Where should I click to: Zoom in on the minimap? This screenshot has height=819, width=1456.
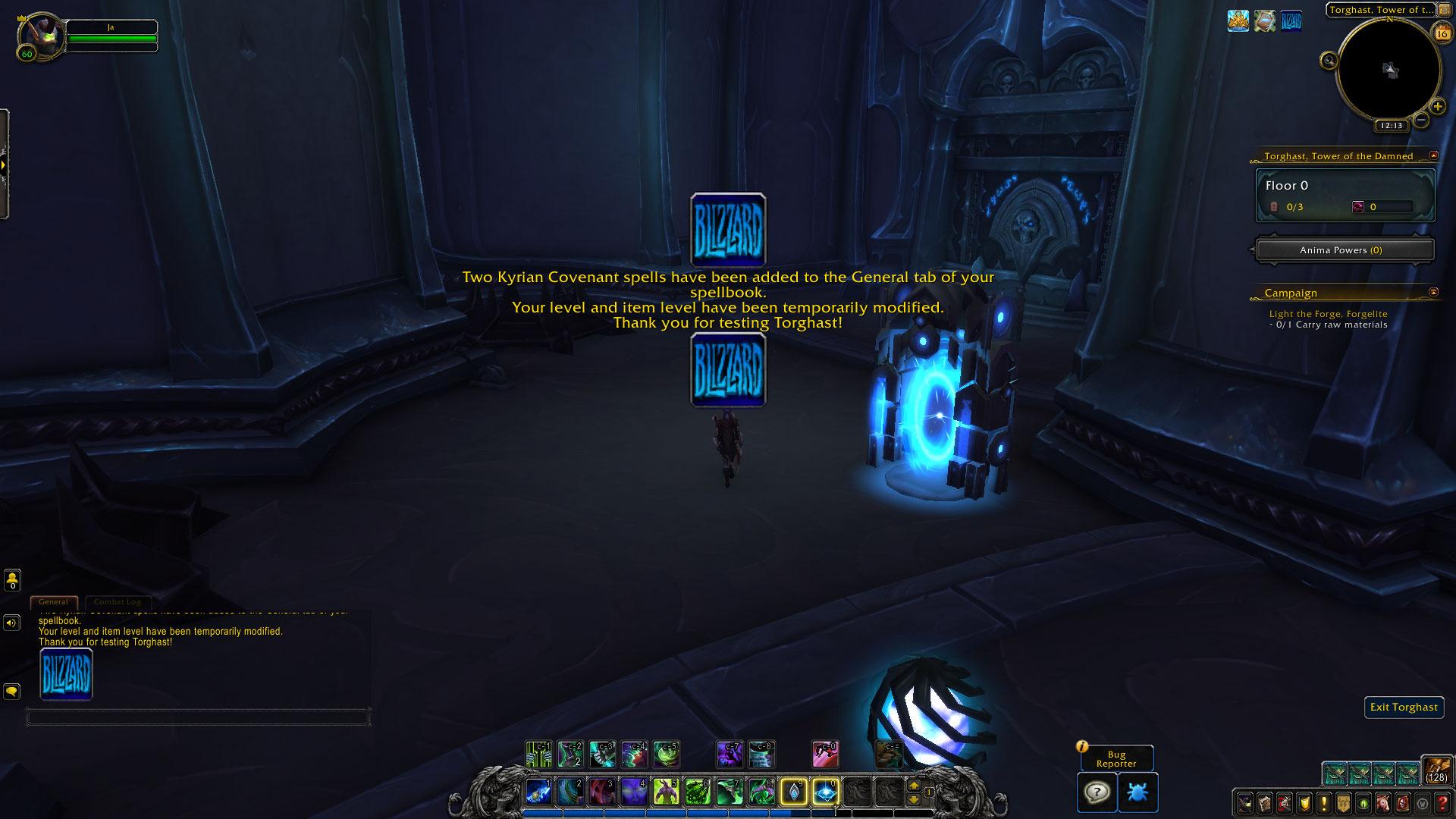click(1437, 107)
